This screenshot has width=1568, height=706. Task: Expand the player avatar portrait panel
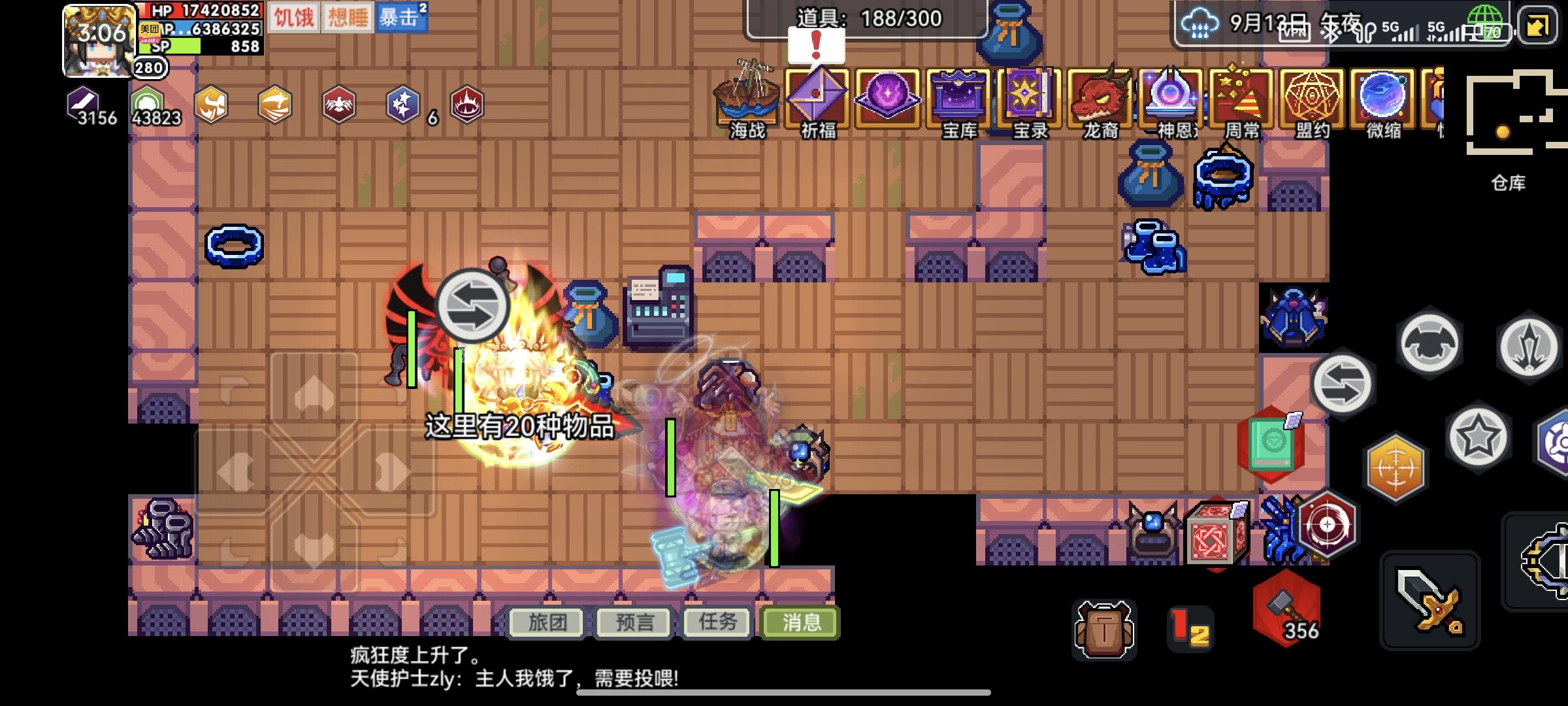click(x=95, y=39)
